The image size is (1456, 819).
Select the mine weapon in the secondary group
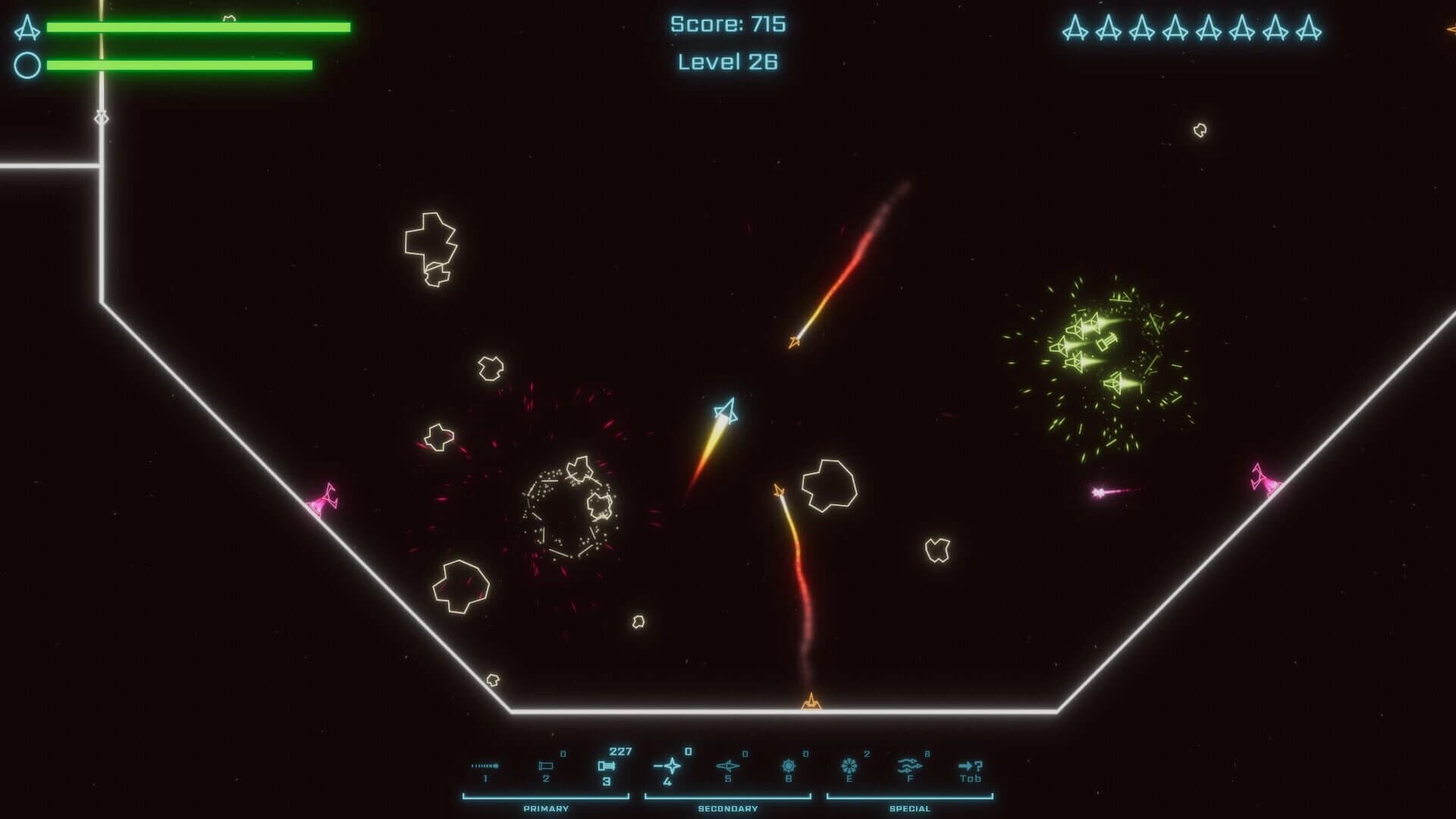[x=789, y=765]
